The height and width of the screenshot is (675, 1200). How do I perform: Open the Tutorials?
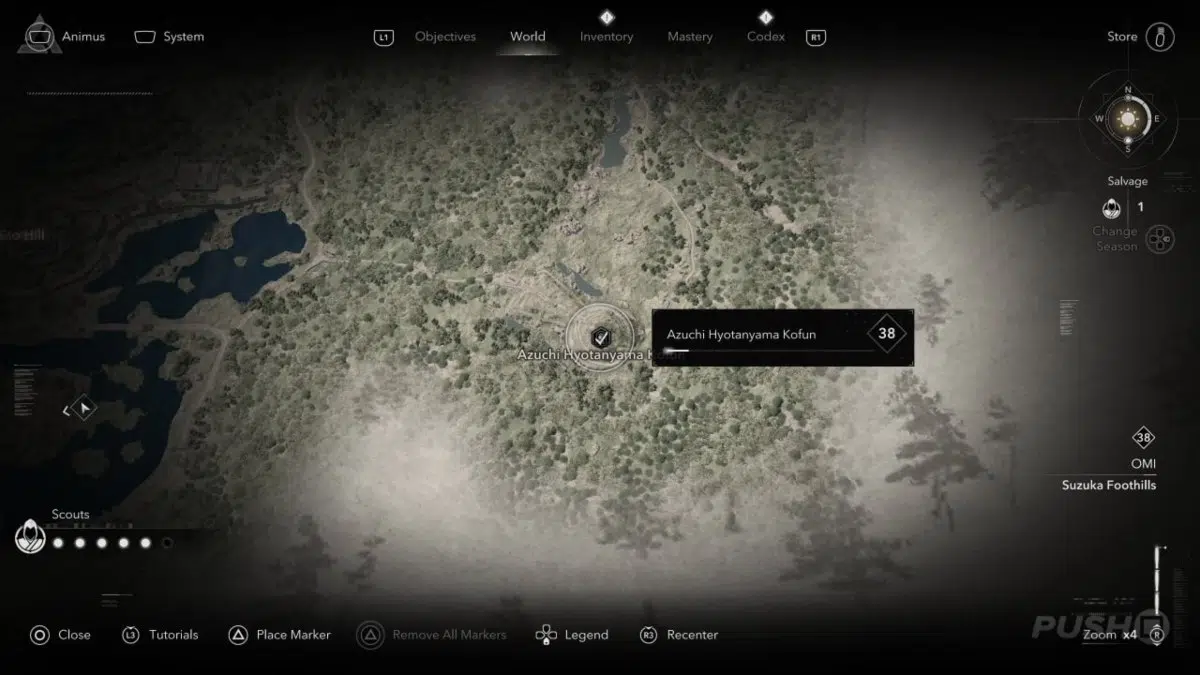point(160,634)
